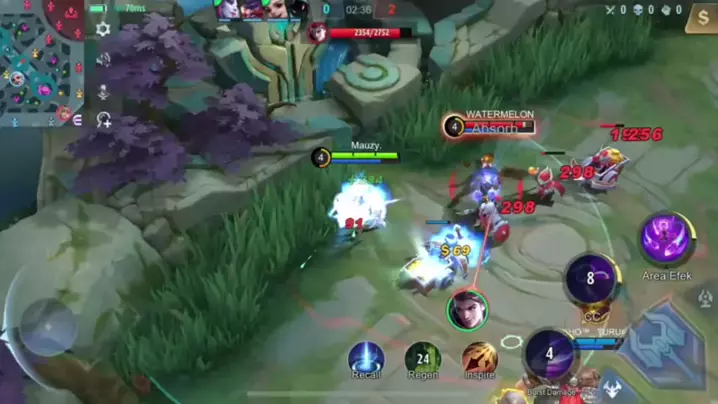The width and height of the screenshot is (718, 404).
Task: Activate the Recall spell
Action: [366, 357]
